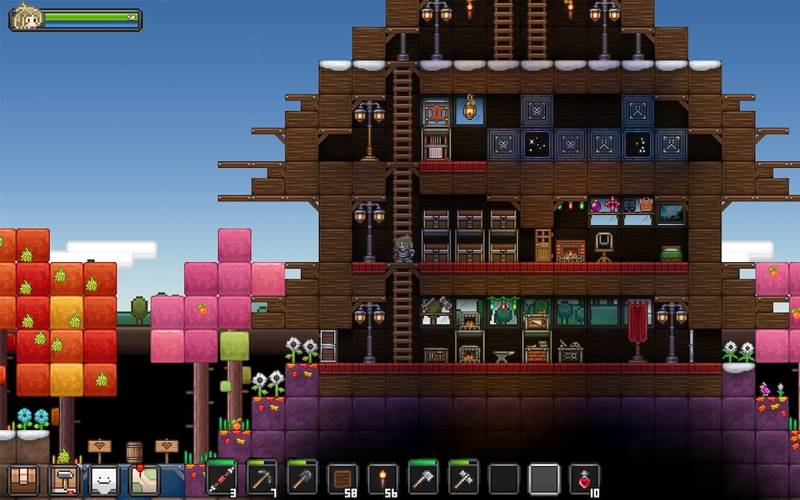Open the crafting hammer menu
Image resolution: width=800 pixels, height=500 pixels.
pyautogui.click(x=63, y=481)
